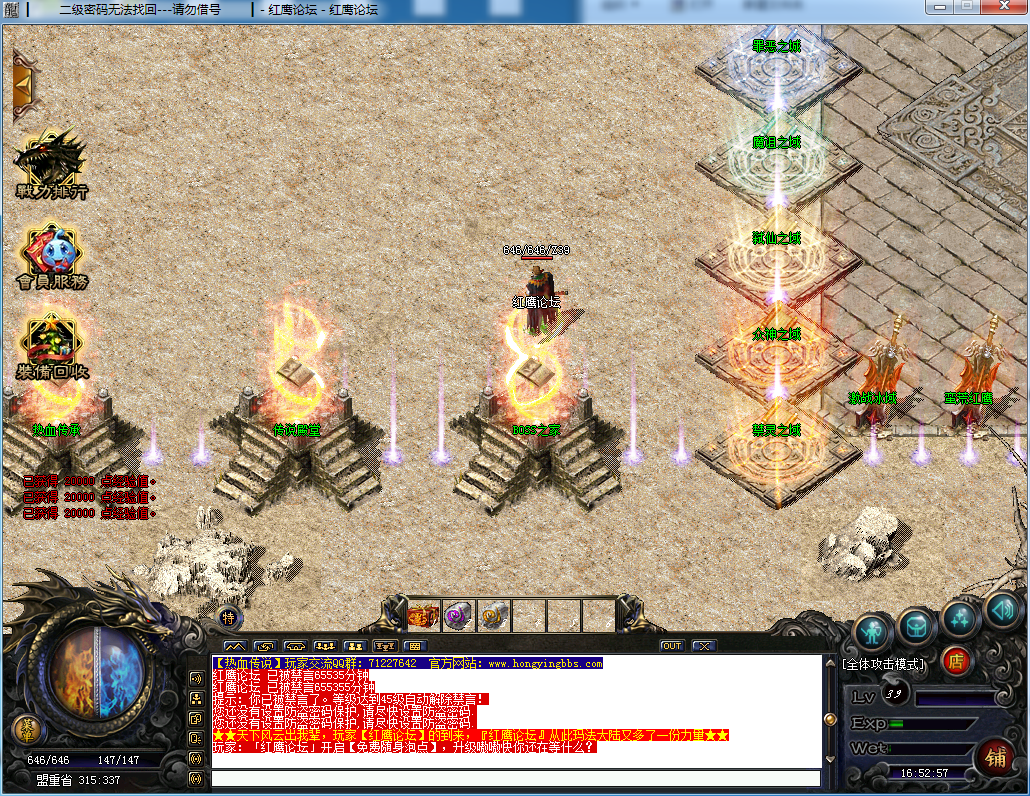The height and width of the screenshot is (796, 1030).
Task: Open the 裝備回收 equipment recycling icon
Action: (x=51, y=349)
